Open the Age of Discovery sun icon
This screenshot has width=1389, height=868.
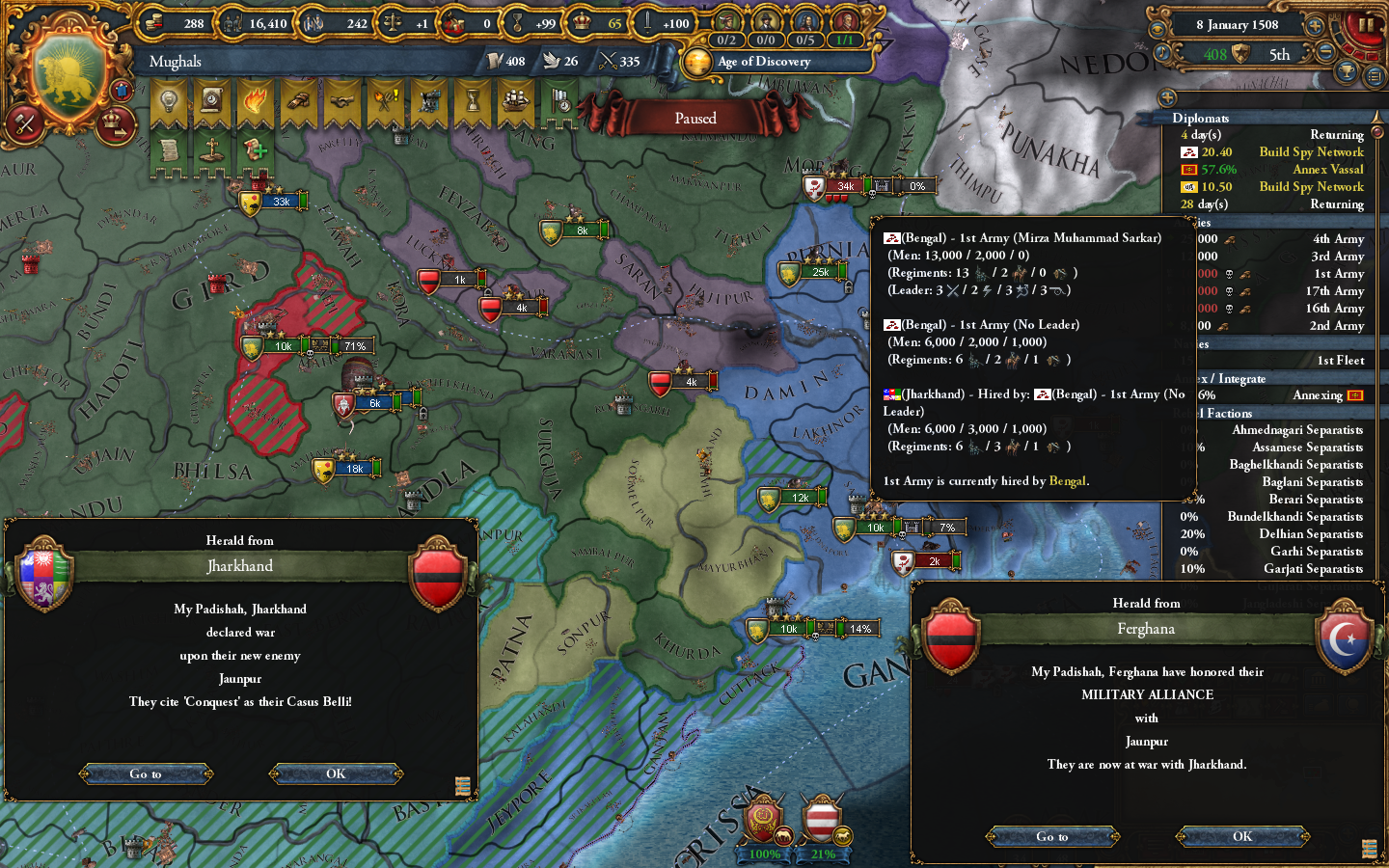[x=698, y=64]
